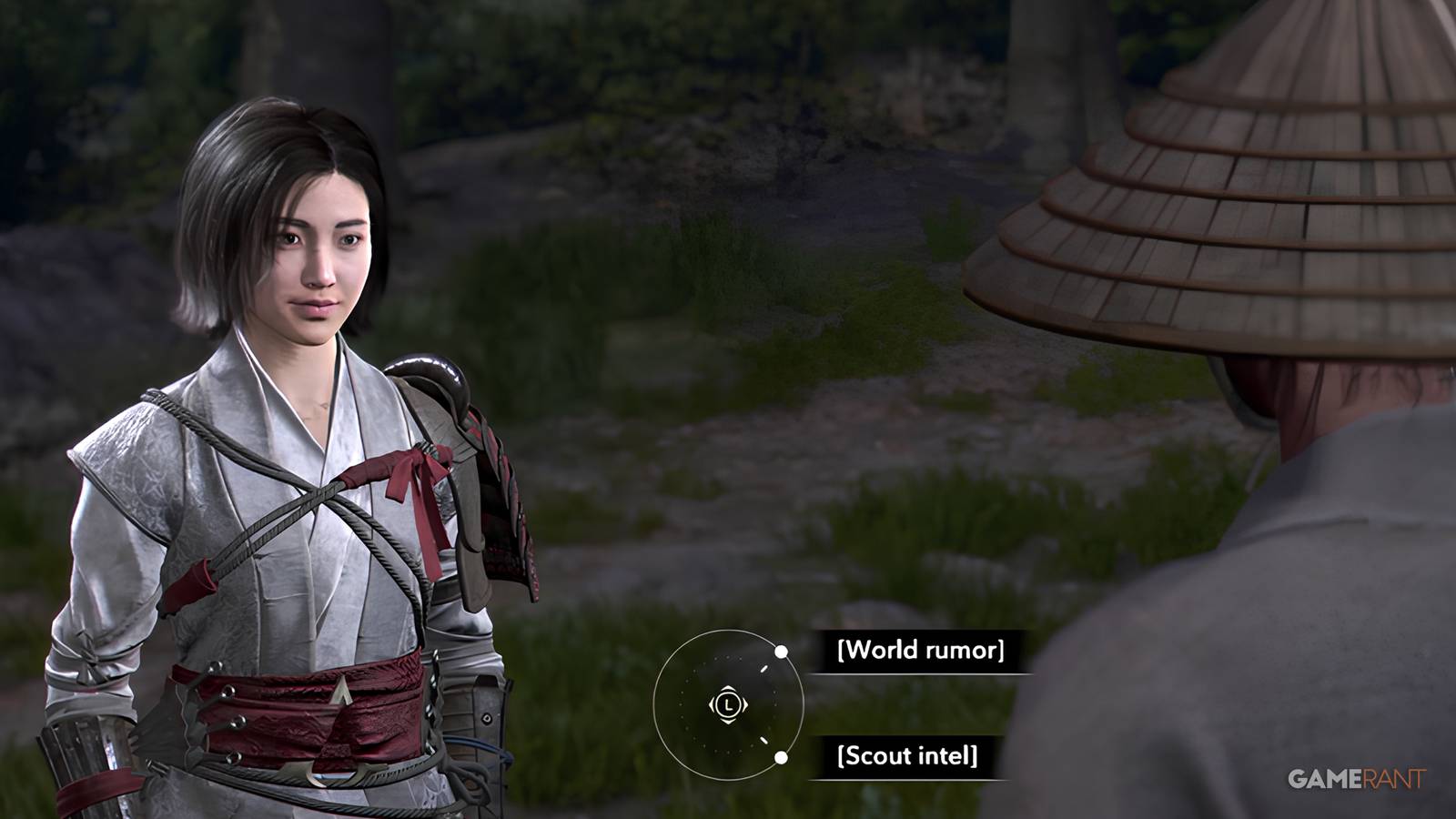The image size is (1456, 819).
Task: Click the tick mark between the wheel dots
Action: [763, 667]
